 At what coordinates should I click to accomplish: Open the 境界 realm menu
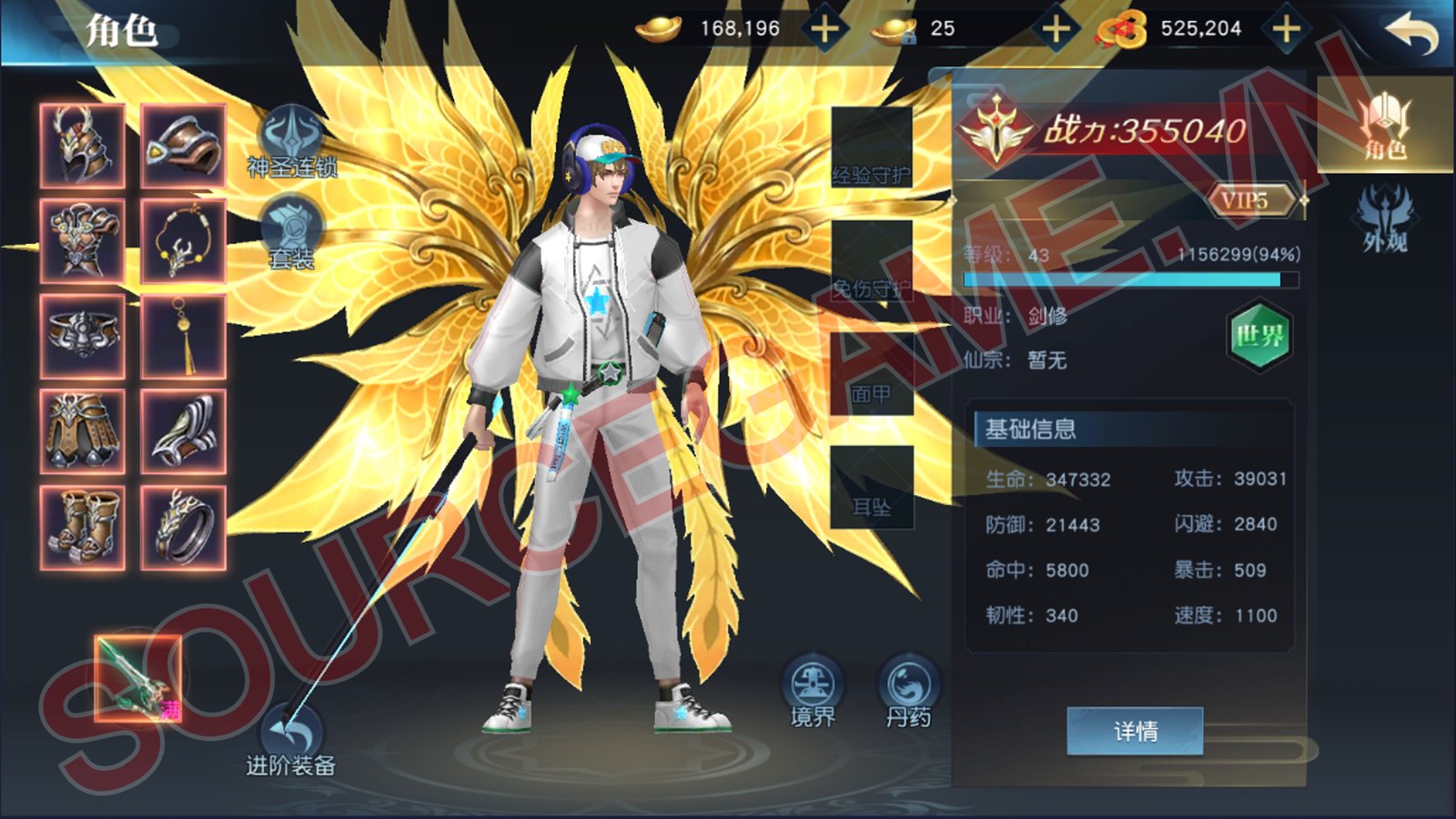[x=813, y=692]
